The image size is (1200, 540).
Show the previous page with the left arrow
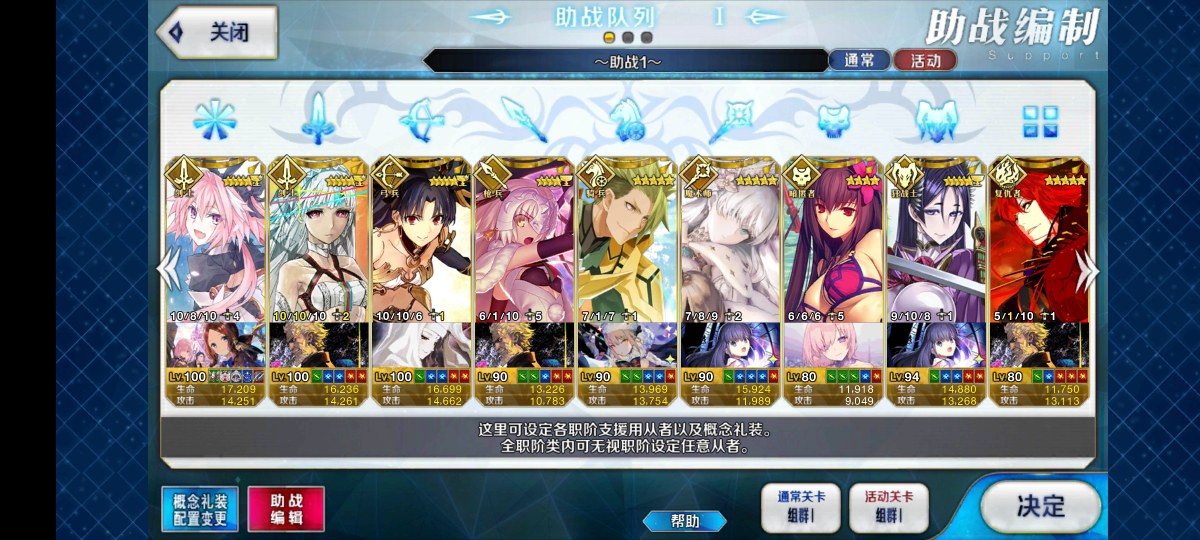pos(168,270)
